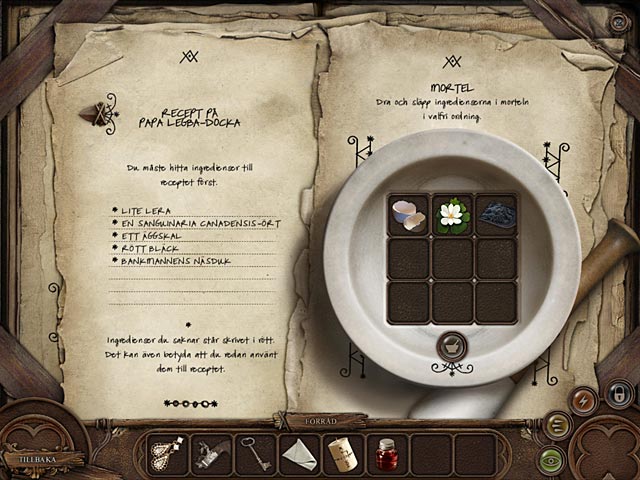Activate the orange lightning bolt button

pos(584,401)
